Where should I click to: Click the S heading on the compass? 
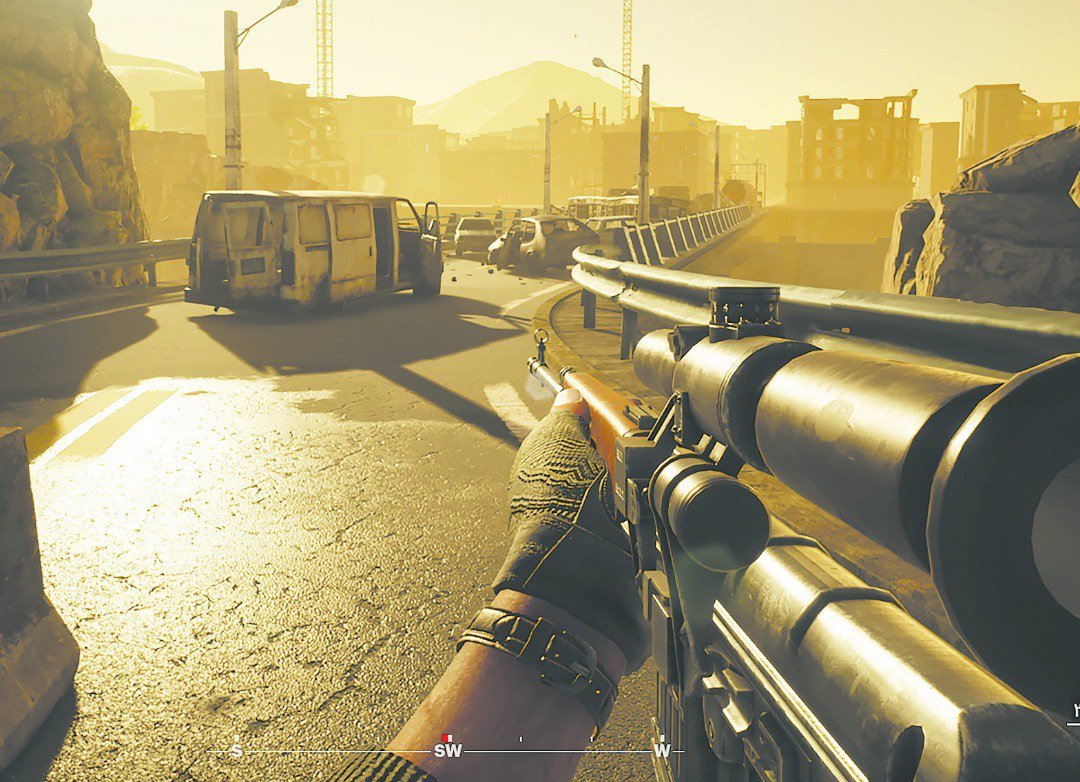coord(236,751)
